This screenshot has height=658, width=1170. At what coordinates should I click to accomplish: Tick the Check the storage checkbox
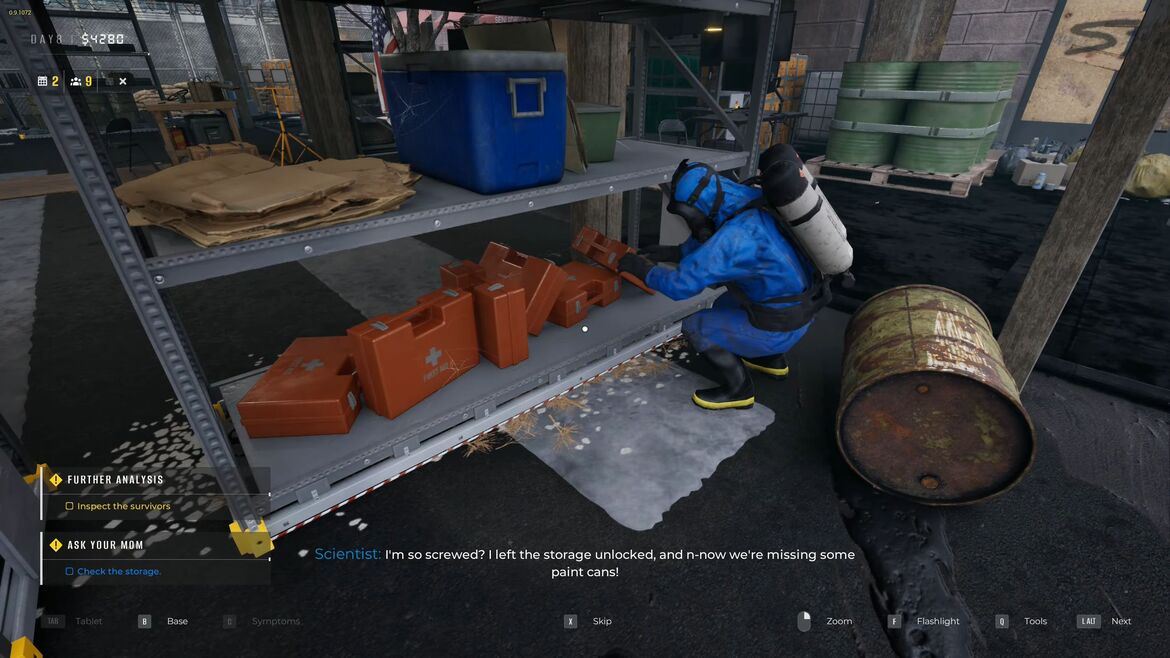pos(69,572)
